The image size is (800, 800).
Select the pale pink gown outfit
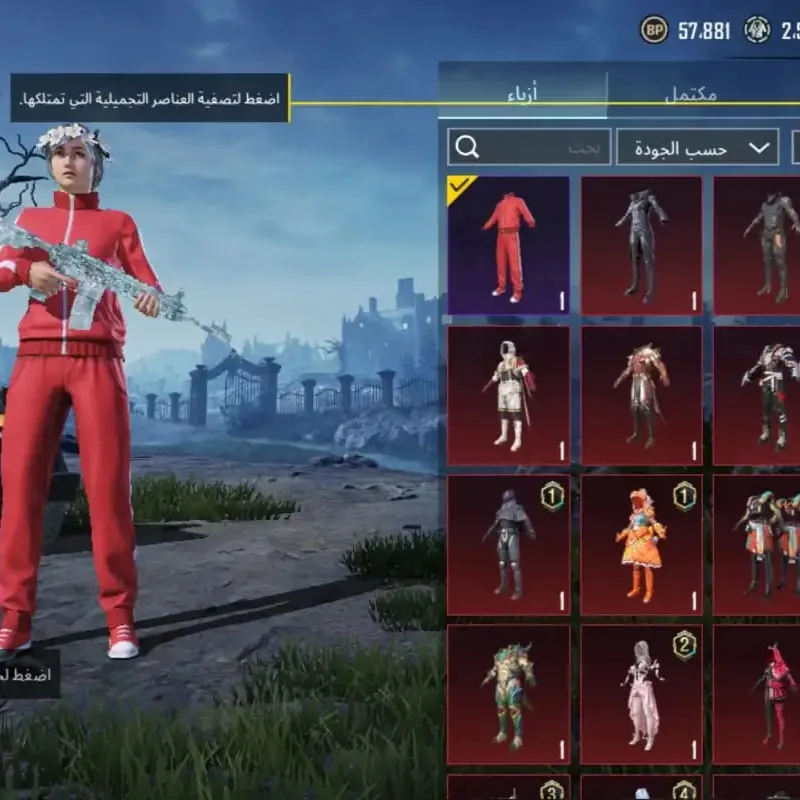[x=641, y=694]
